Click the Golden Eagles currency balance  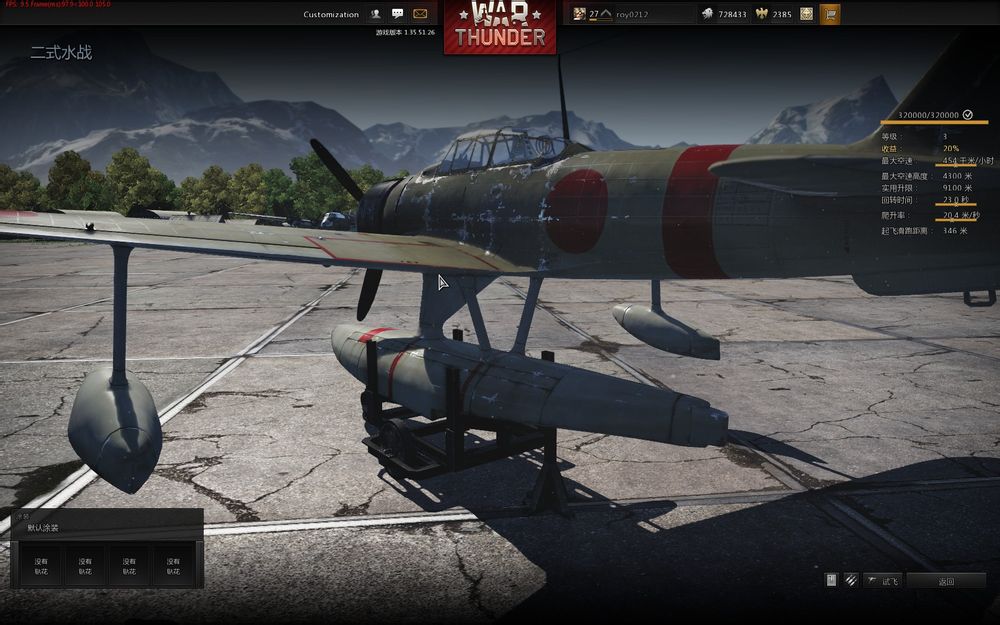coord(773,14)
